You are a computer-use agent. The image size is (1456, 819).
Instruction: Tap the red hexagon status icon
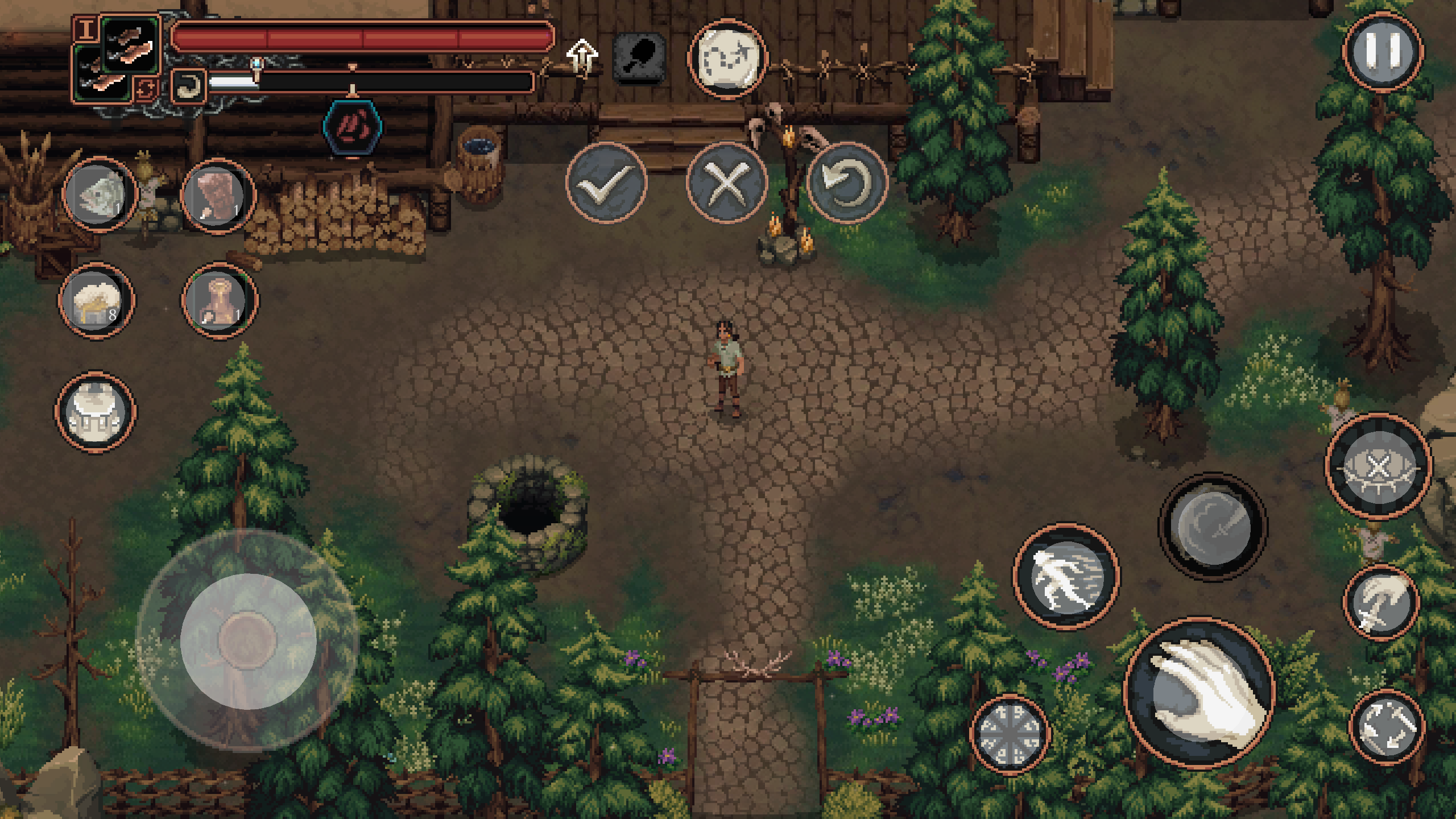(x=353, y=127)
